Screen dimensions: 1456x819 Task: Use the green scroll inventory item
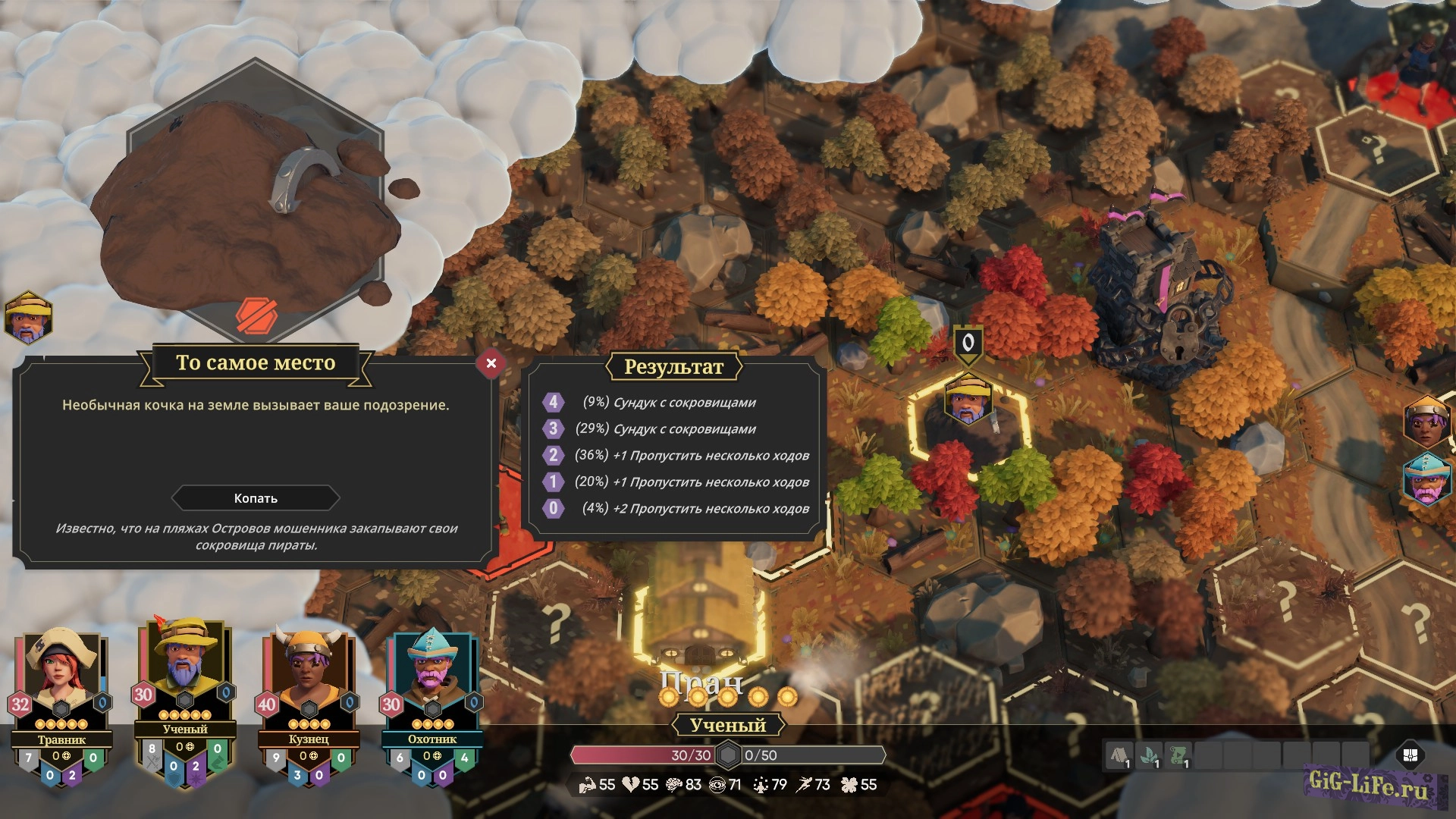pyautogui.click(x=1178, y=756)
